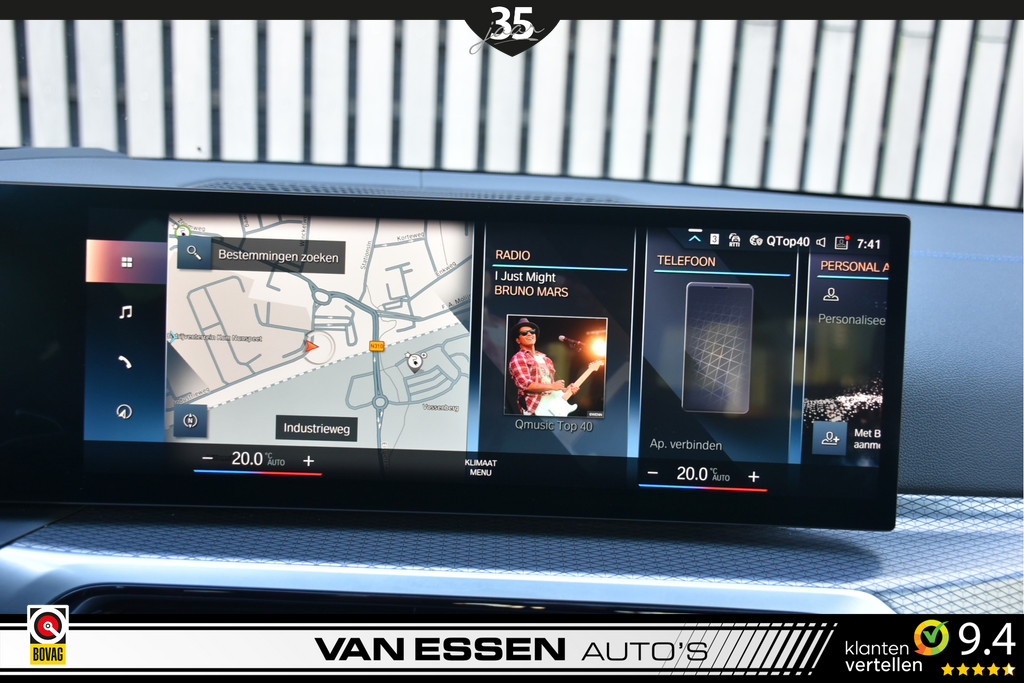
Task: Raise temperature with plus below the map
Action: coord(308,460)
